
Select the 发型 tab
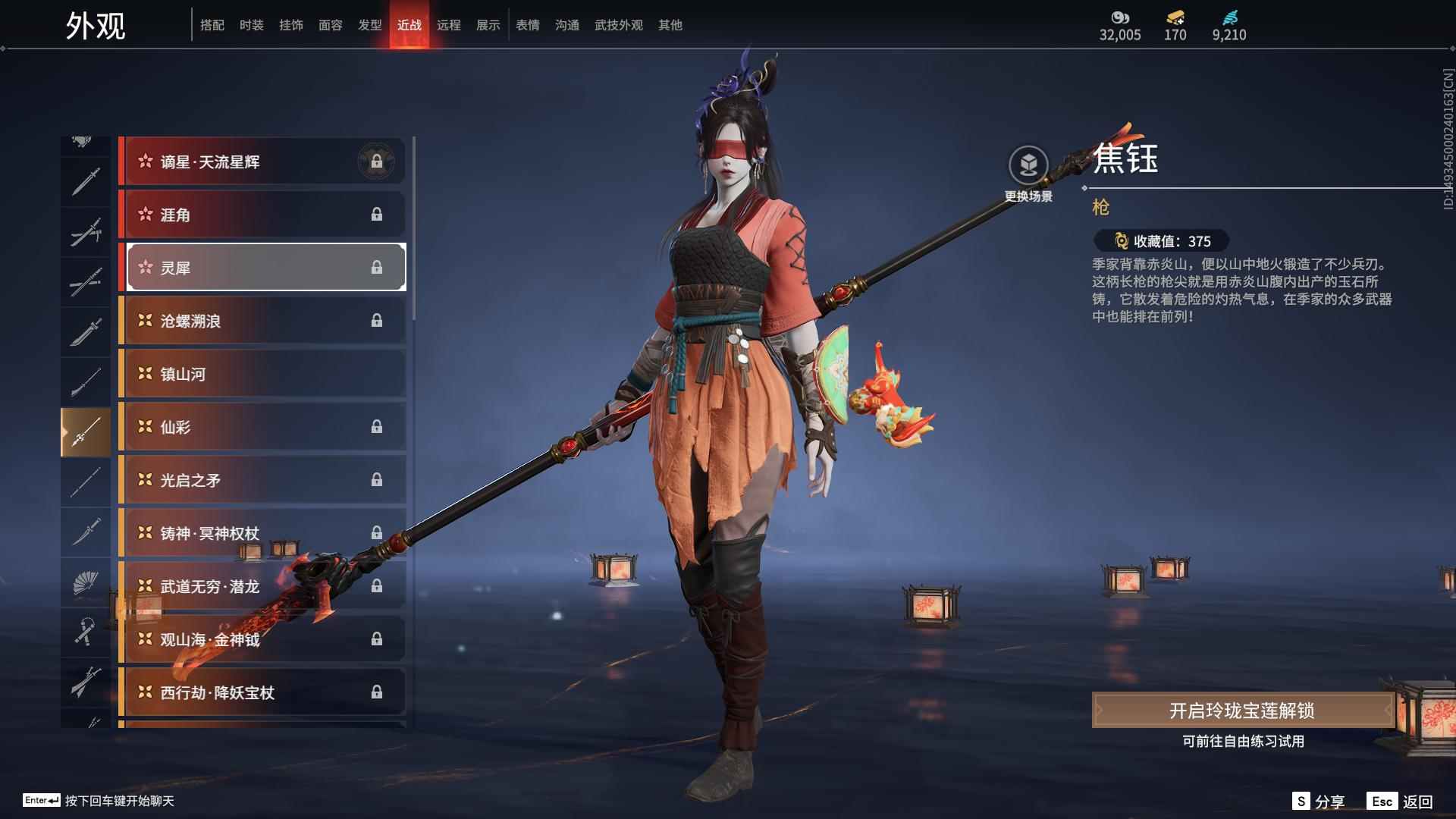(369, 25)
